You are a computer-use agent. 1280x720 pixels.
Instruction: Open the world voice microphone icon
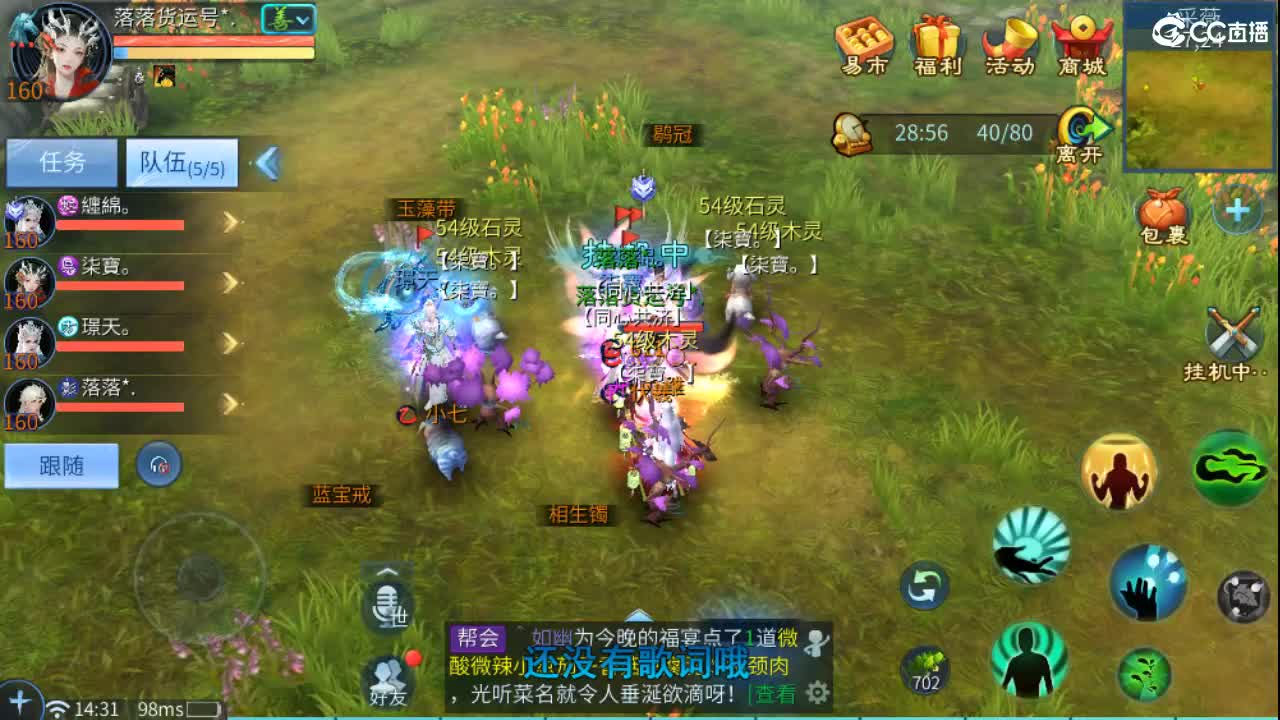tap(388, 600)
